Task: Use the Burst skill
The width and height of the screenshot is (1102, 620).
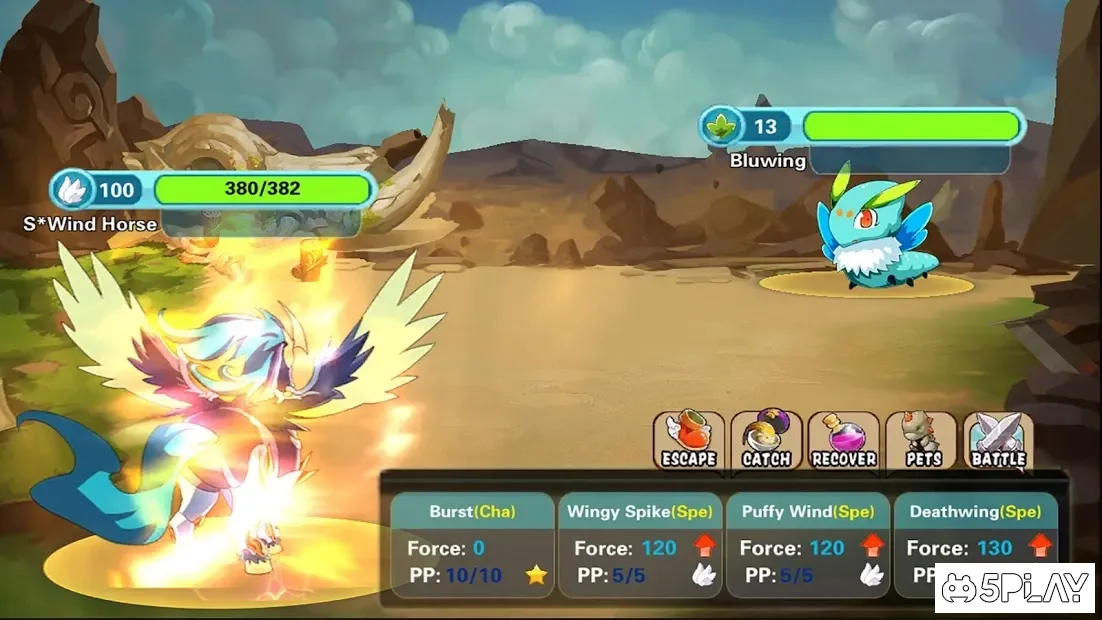Action: 472,545
